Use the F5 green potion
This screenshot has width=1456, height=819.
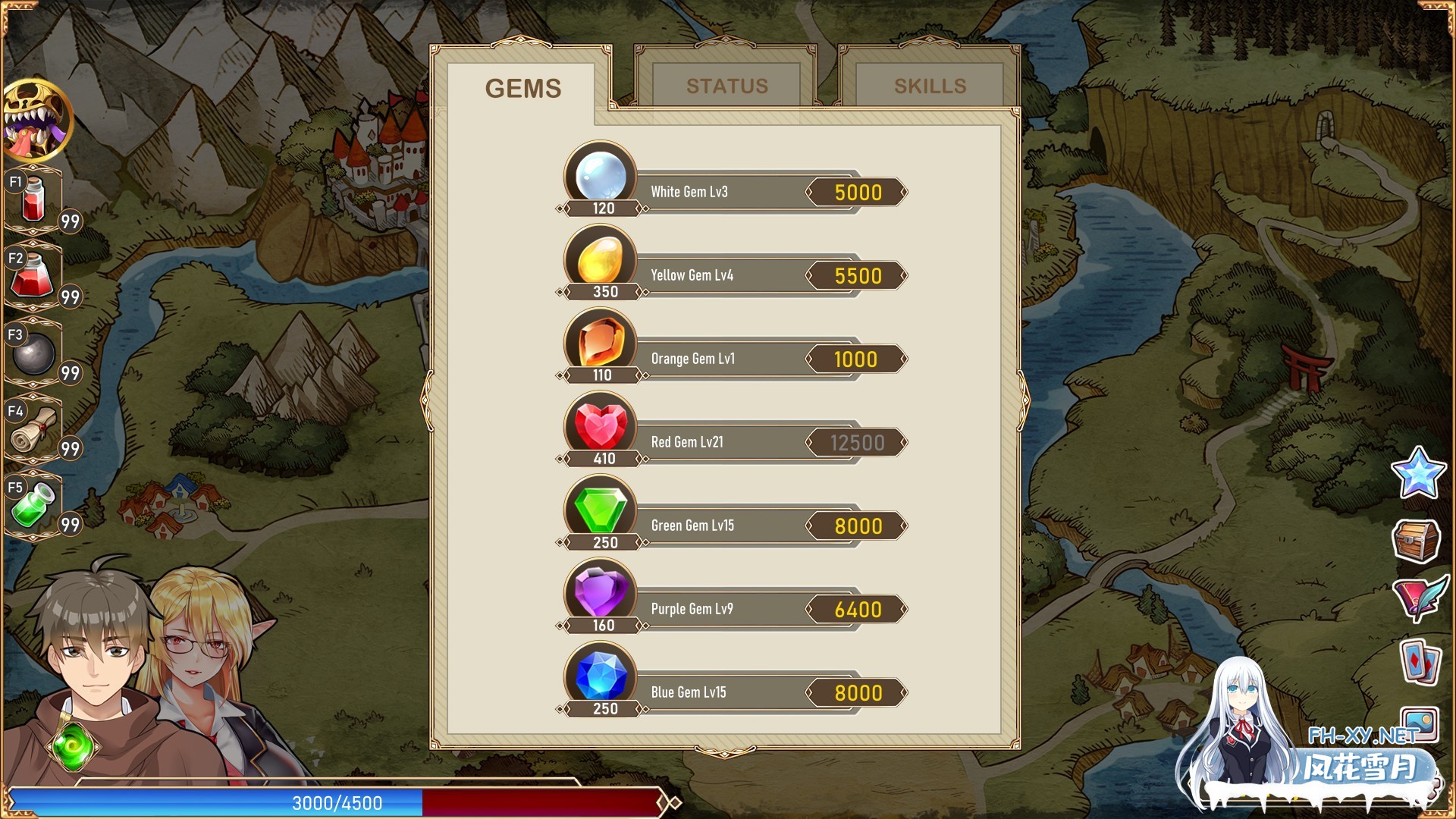(34, 506)
